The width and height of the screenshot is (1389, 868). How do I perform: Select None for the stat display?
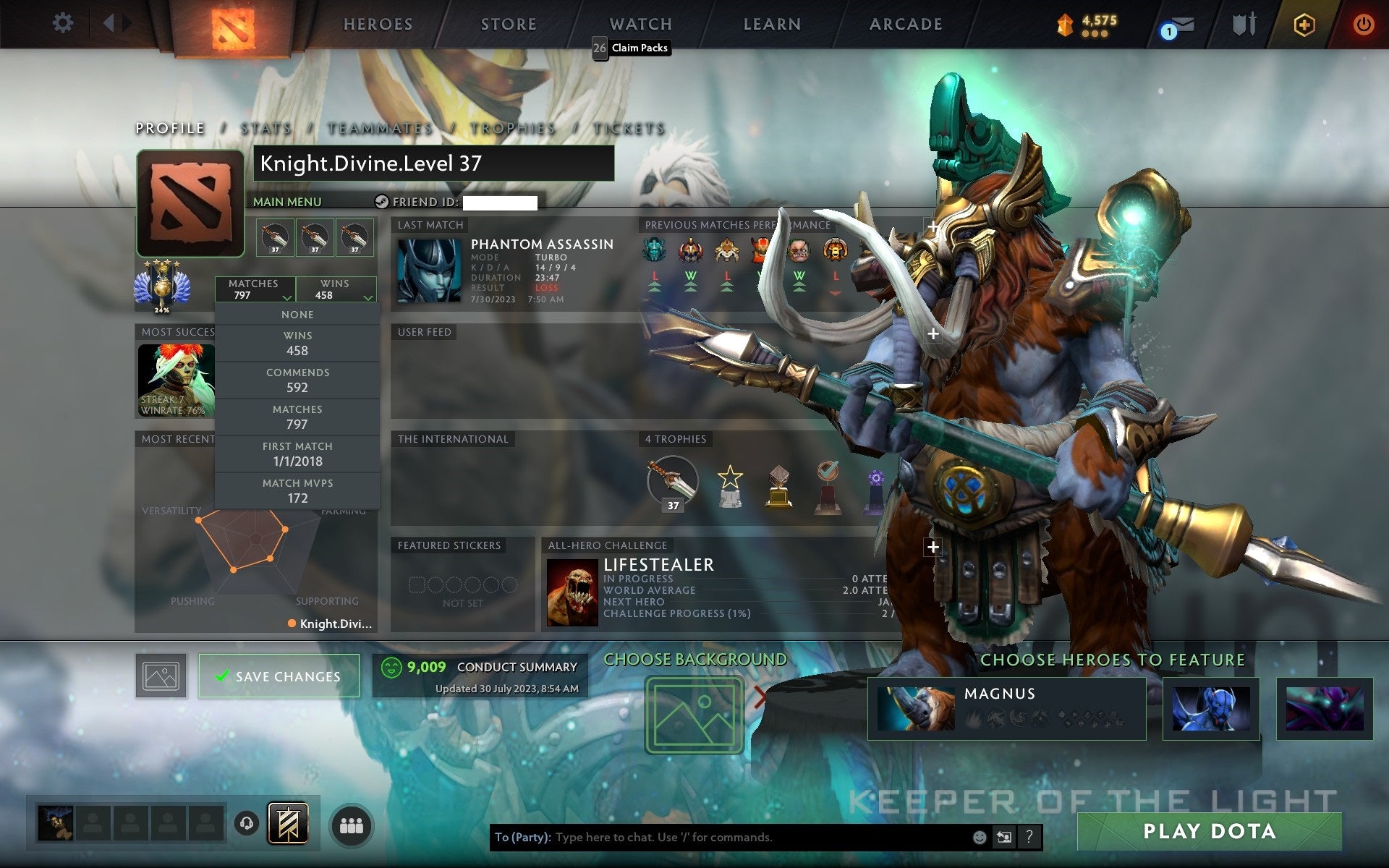pos(297,314)
